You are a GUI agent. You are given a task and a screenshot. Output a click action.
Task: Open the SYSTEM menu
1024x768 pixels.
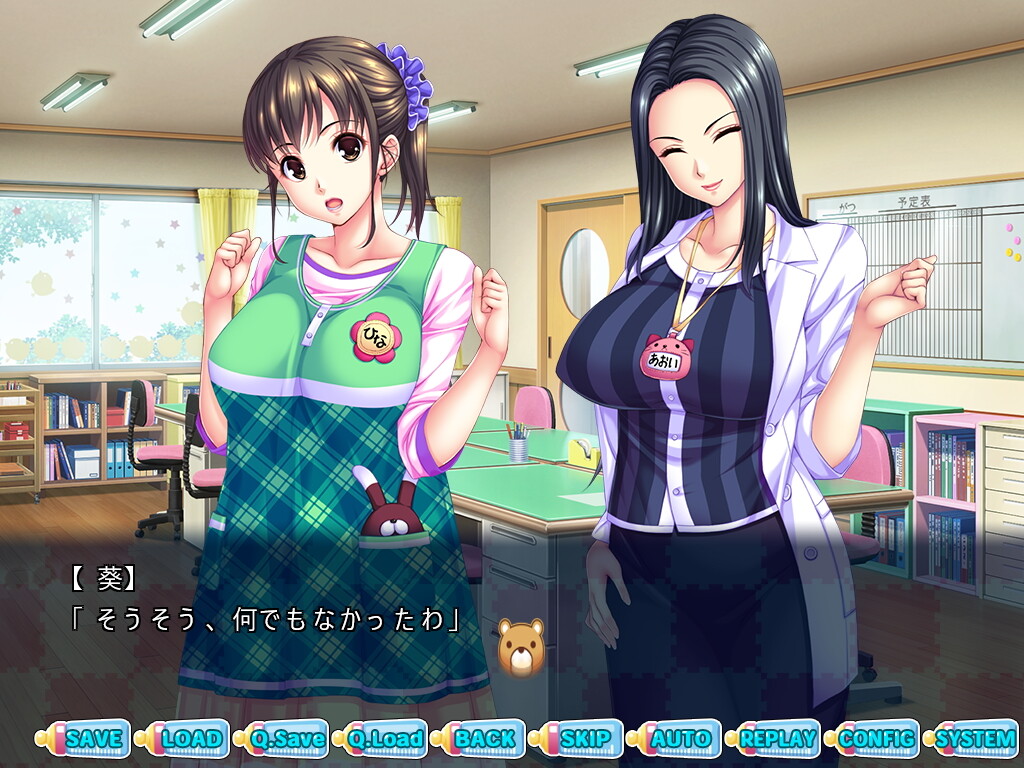pos(976,739)
